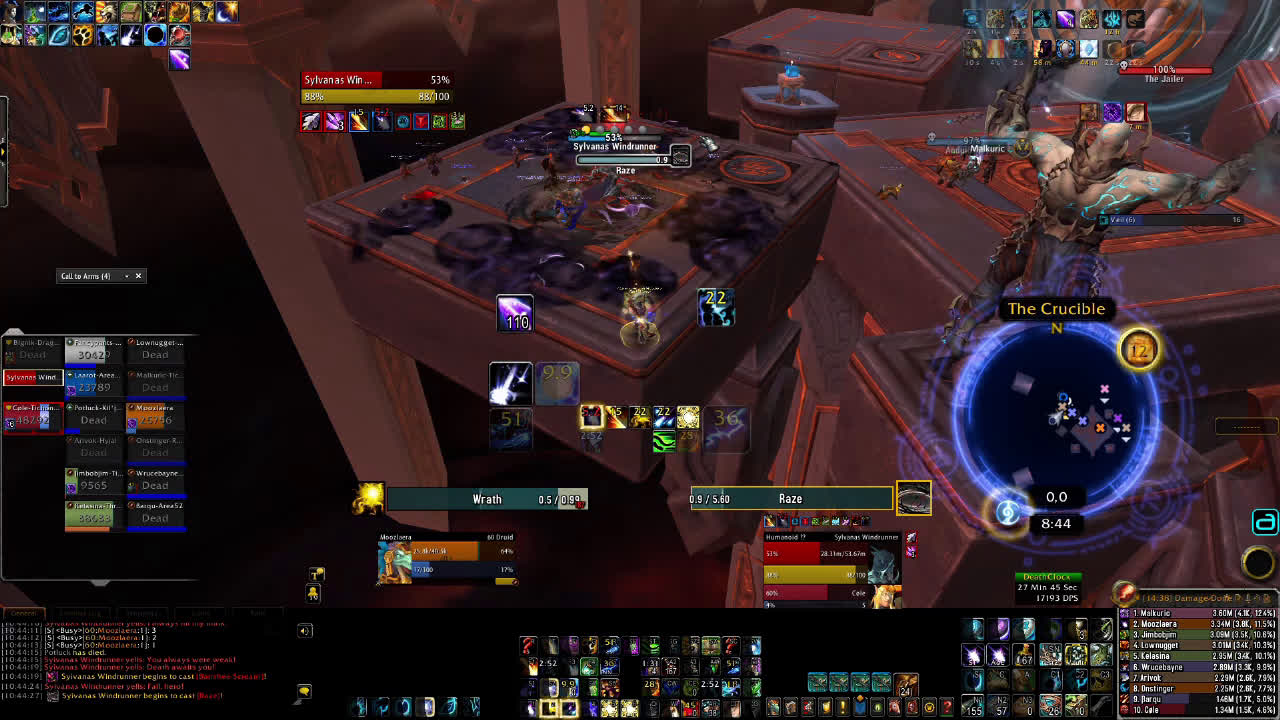Click the Raze boss cast bar icon
Viewport: 1280px width, 720px height.
pyautogui.click(x=914, y=498)
